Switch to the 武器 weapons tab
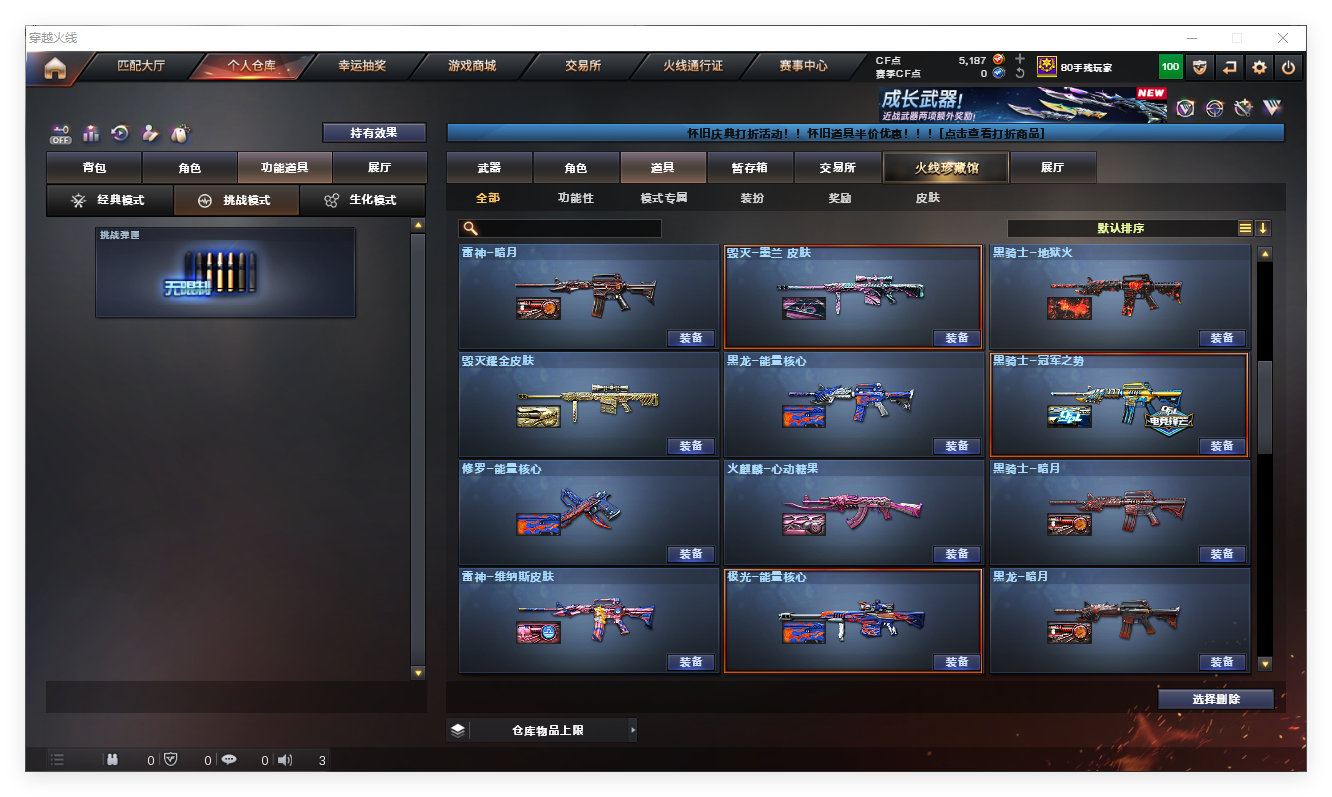 (x=489, y=168)
